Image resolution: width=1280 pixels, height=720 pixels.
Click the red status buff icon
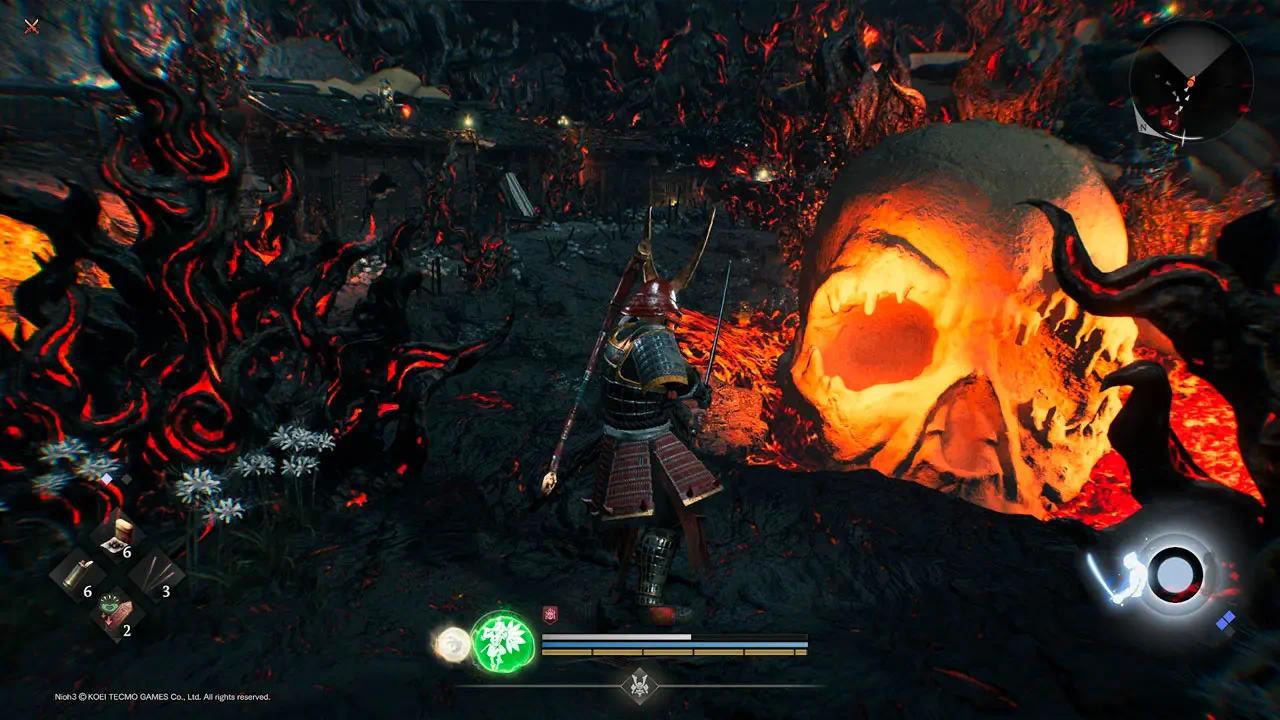[549, 614]
